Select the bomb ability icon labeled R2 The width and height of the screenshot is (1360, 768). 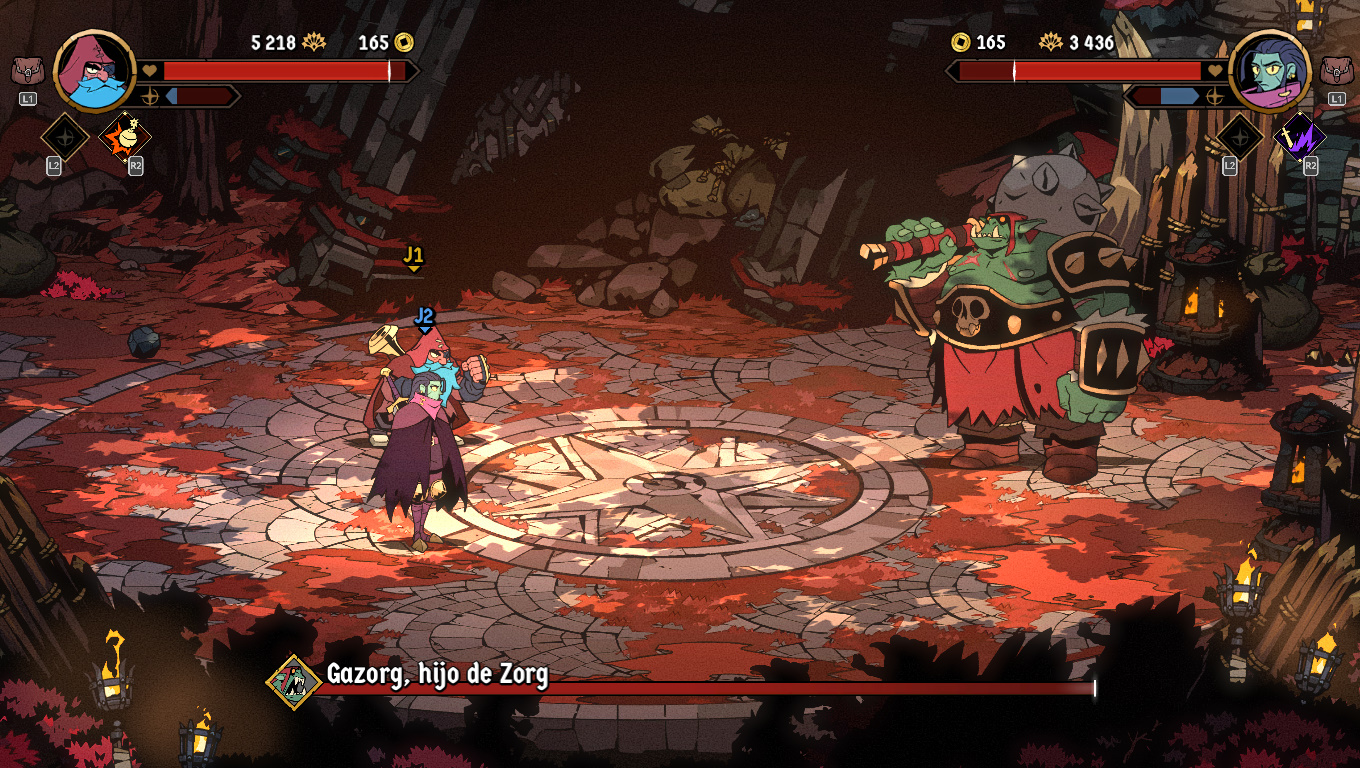click(127, 138)
